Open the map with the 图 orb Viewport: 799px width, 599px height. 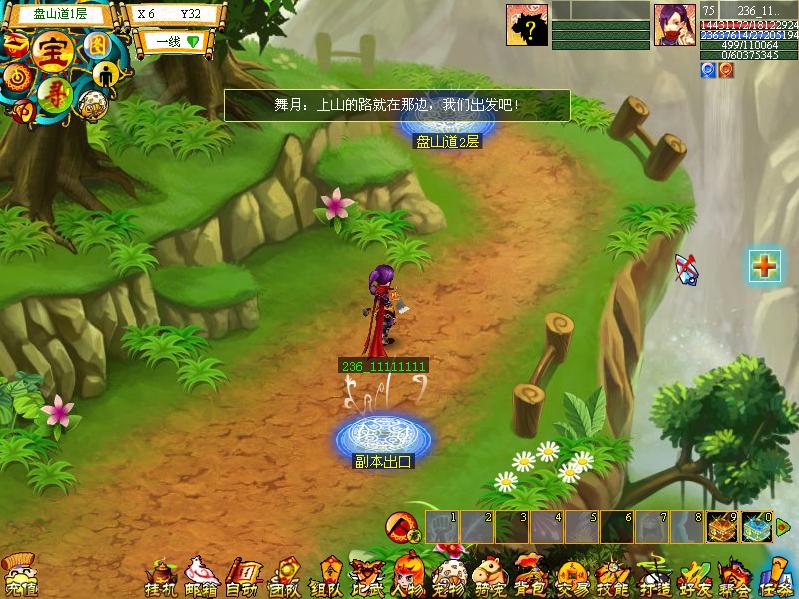click(97, 45)
